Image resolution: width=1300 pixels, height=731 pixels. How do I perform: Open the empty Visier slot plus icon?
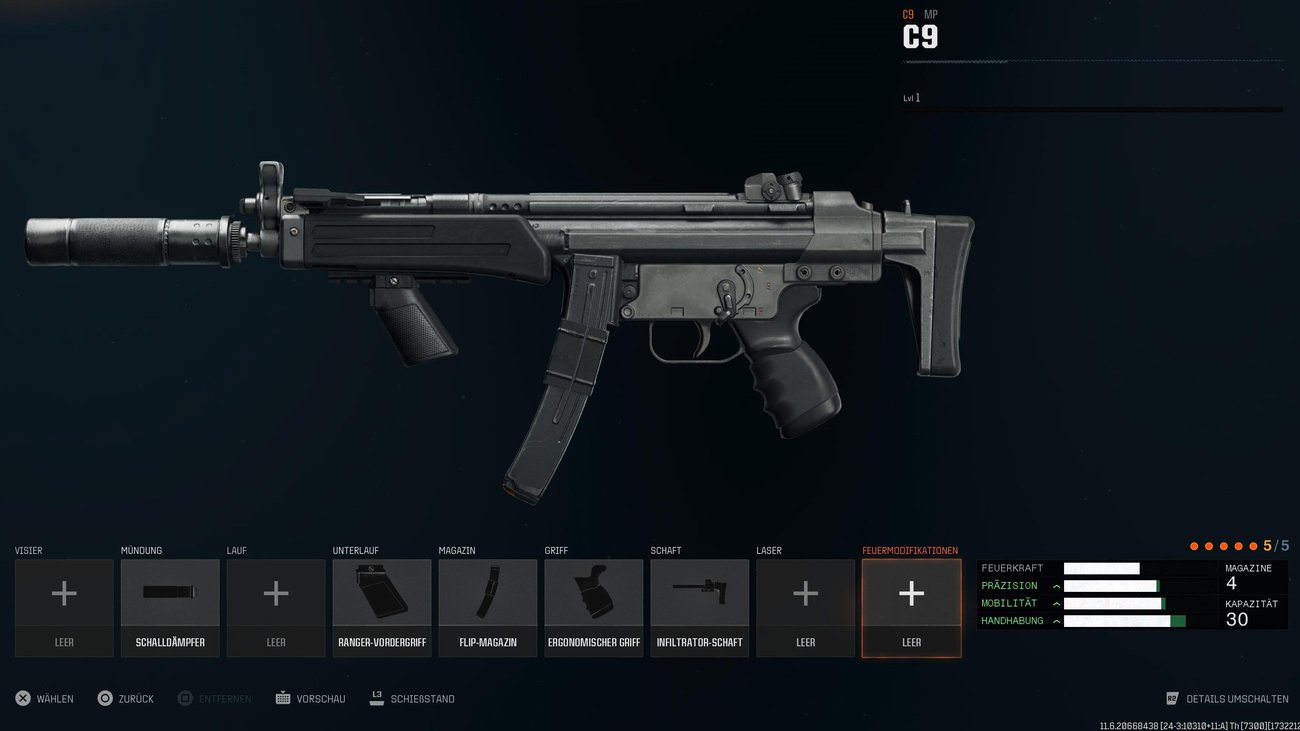[x=64, y=593]
